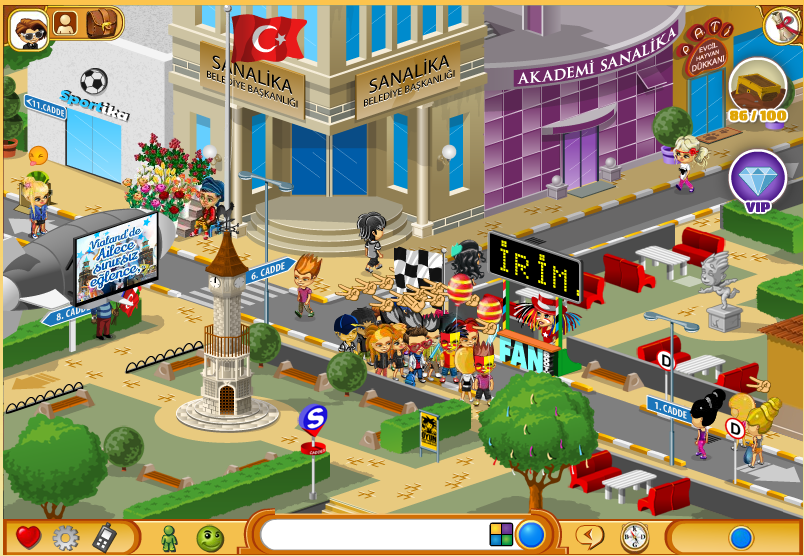Open the profile silhouette icon
The image size is (804, 556).
(x=65, y=22)
